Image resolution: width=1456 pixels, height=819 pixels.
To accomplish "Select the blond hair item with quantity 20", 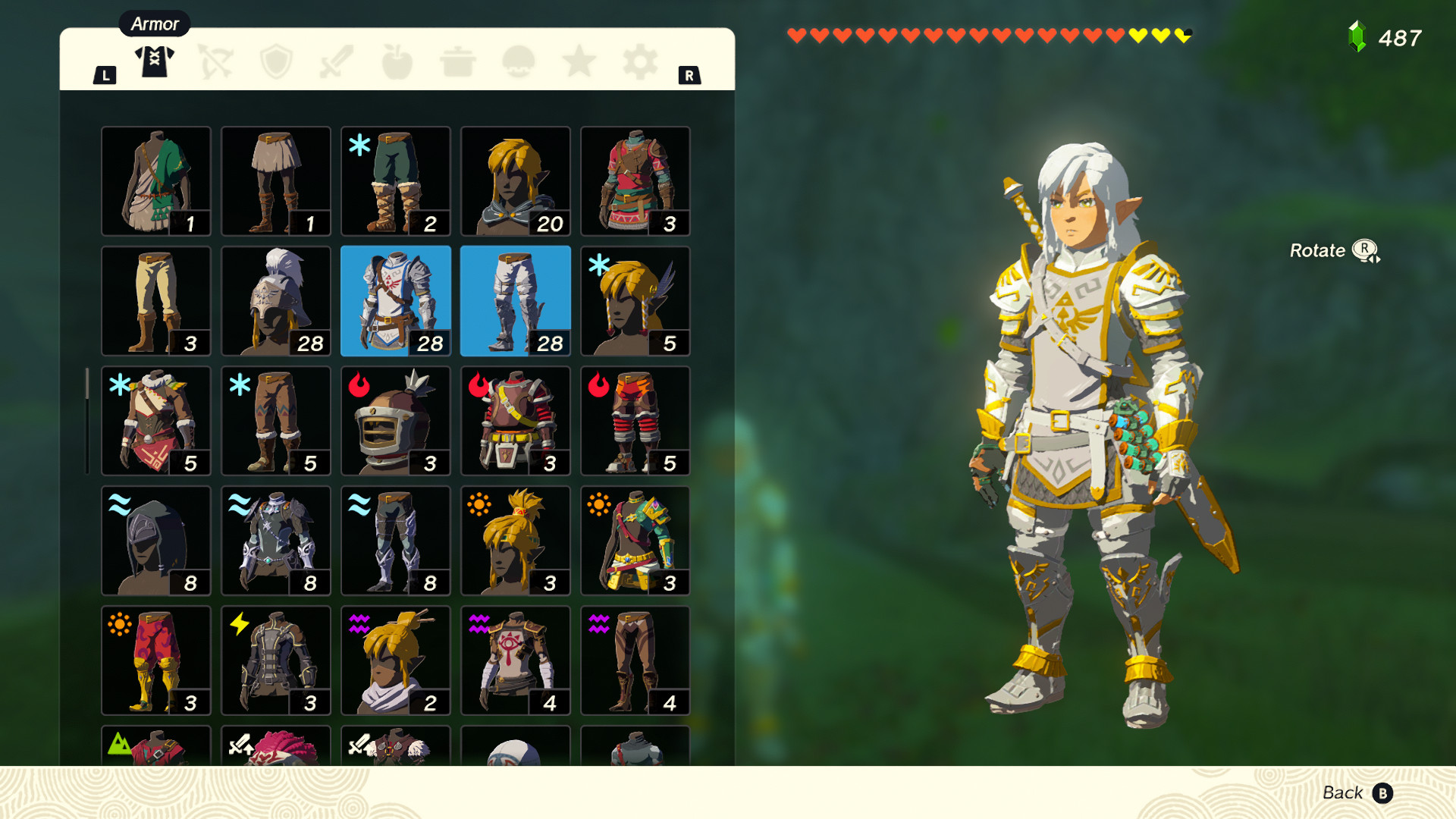I will 515,180.
